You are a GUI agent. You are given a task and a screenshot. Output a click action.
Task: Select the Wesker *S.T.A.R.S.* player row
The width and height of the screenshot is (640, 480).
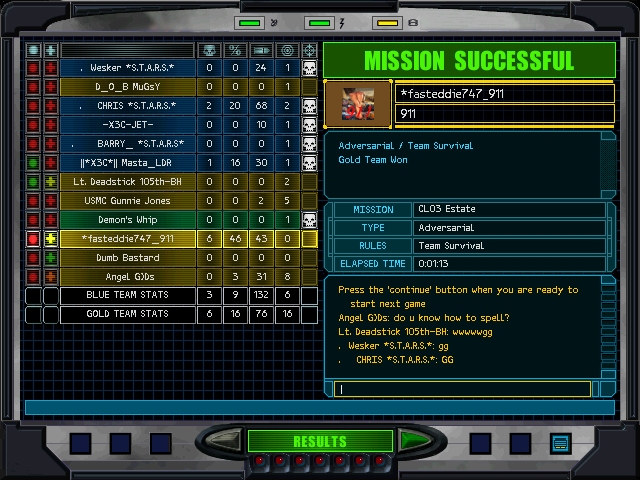tap(127, 68)
